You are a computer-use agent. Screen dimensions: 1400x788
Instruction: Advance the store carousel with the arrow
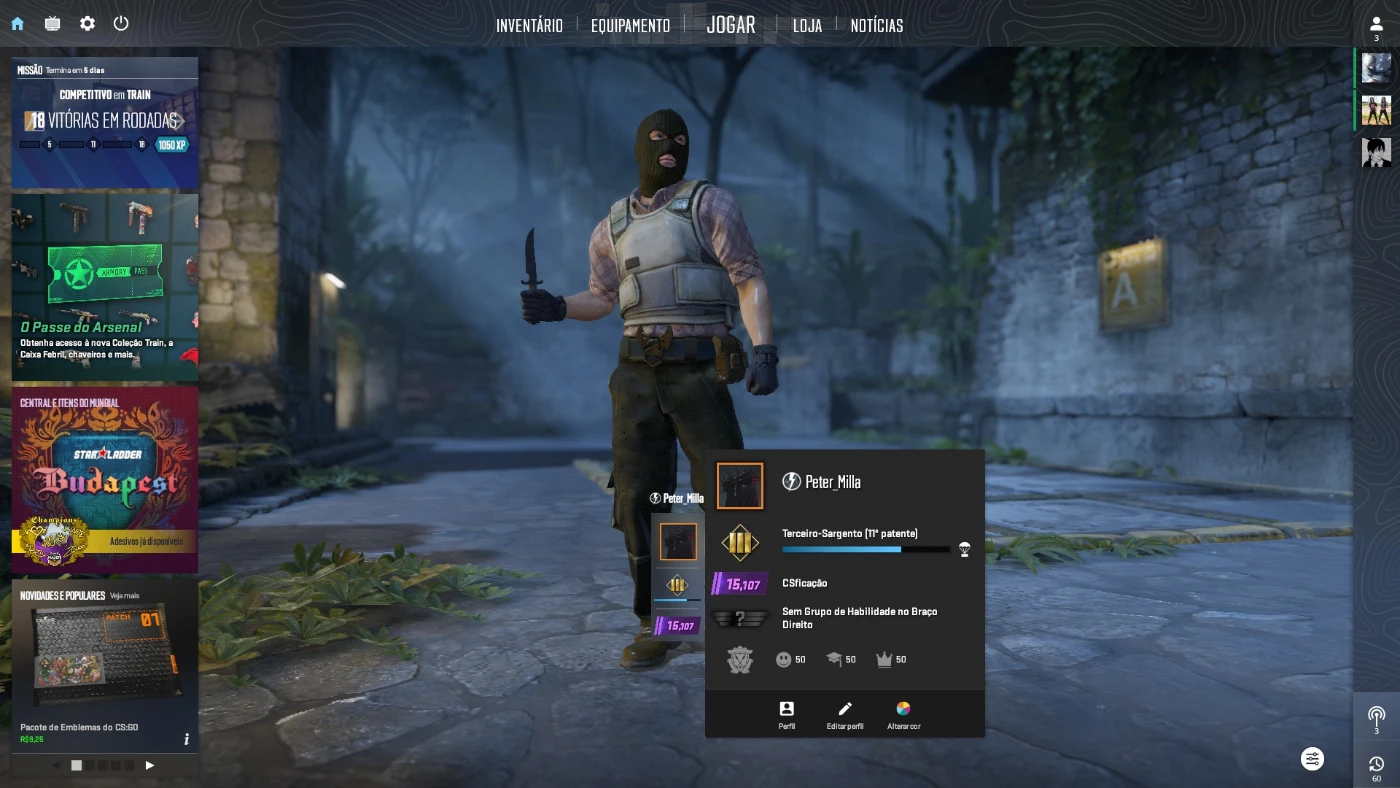click(150, 765)
